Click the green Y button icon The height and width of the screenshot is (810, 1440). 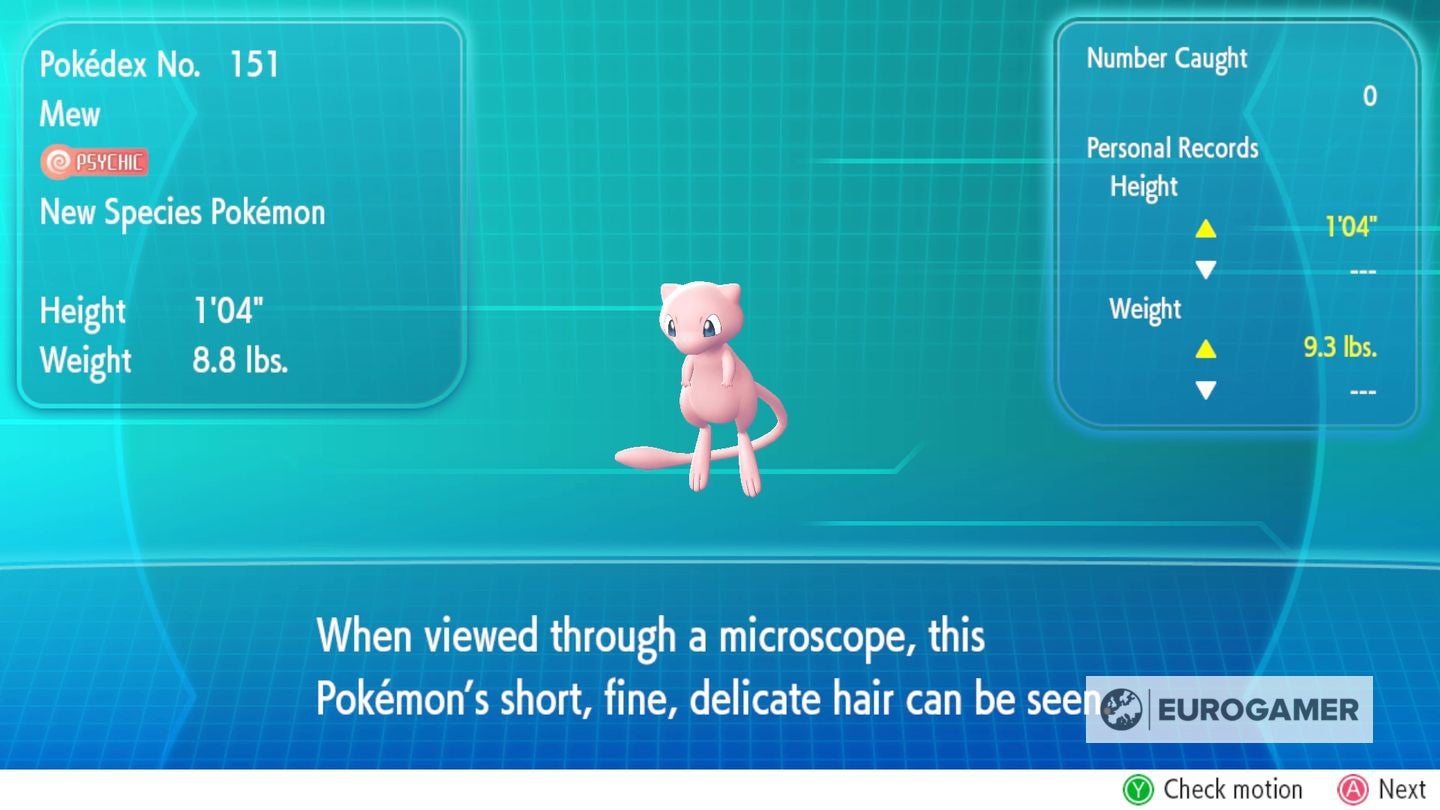click(1136, 789)
